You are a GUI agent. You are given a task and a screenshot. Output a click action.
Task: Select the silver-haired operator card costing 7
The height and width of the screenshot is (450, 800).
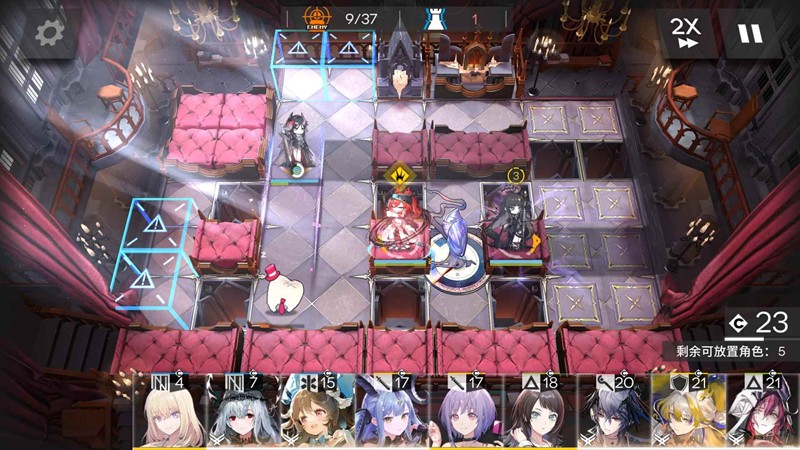[x=244, y=412]
